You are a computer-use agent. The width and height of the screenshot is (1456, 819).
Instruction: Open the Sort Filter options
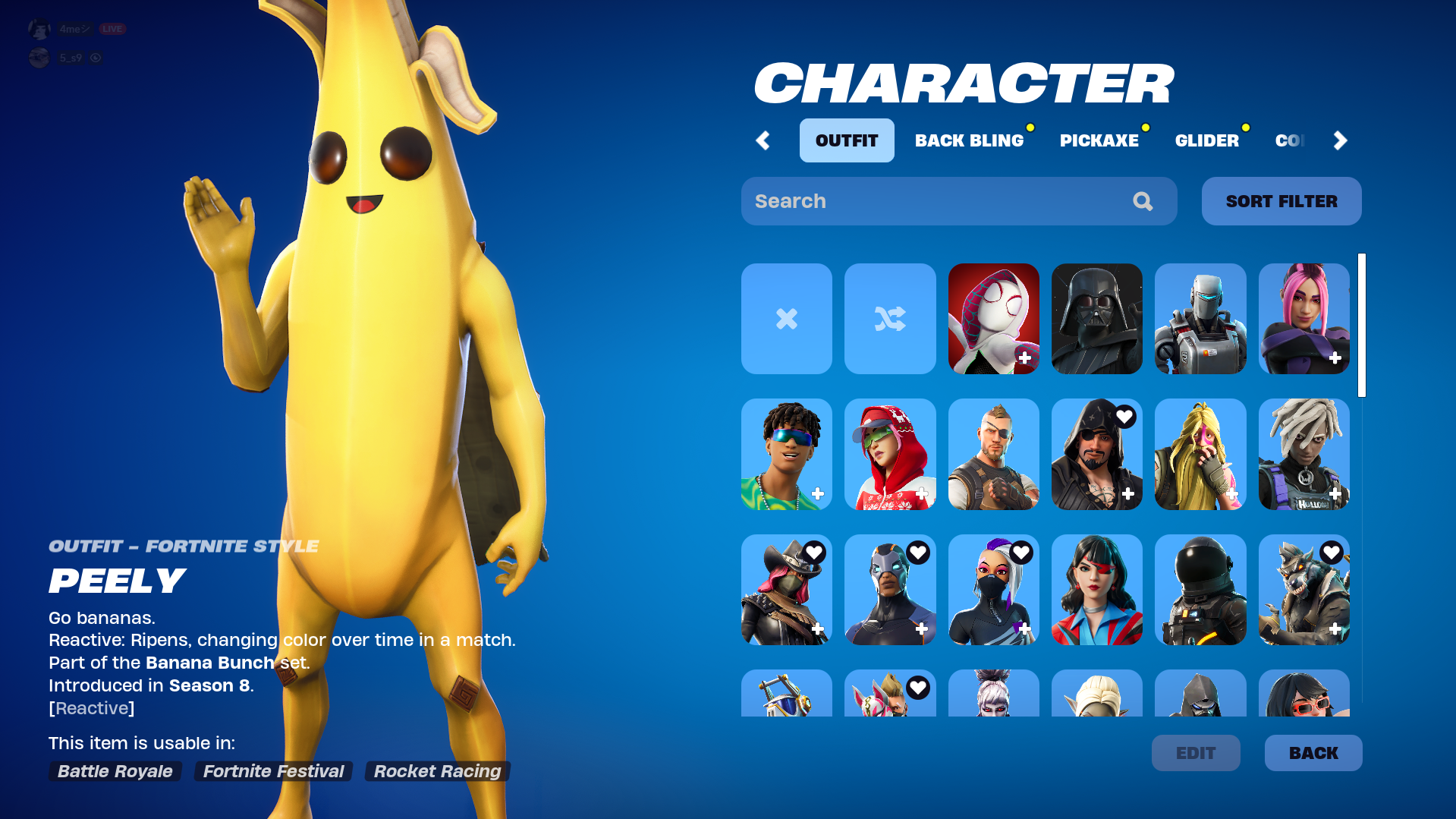(1281, 201)
